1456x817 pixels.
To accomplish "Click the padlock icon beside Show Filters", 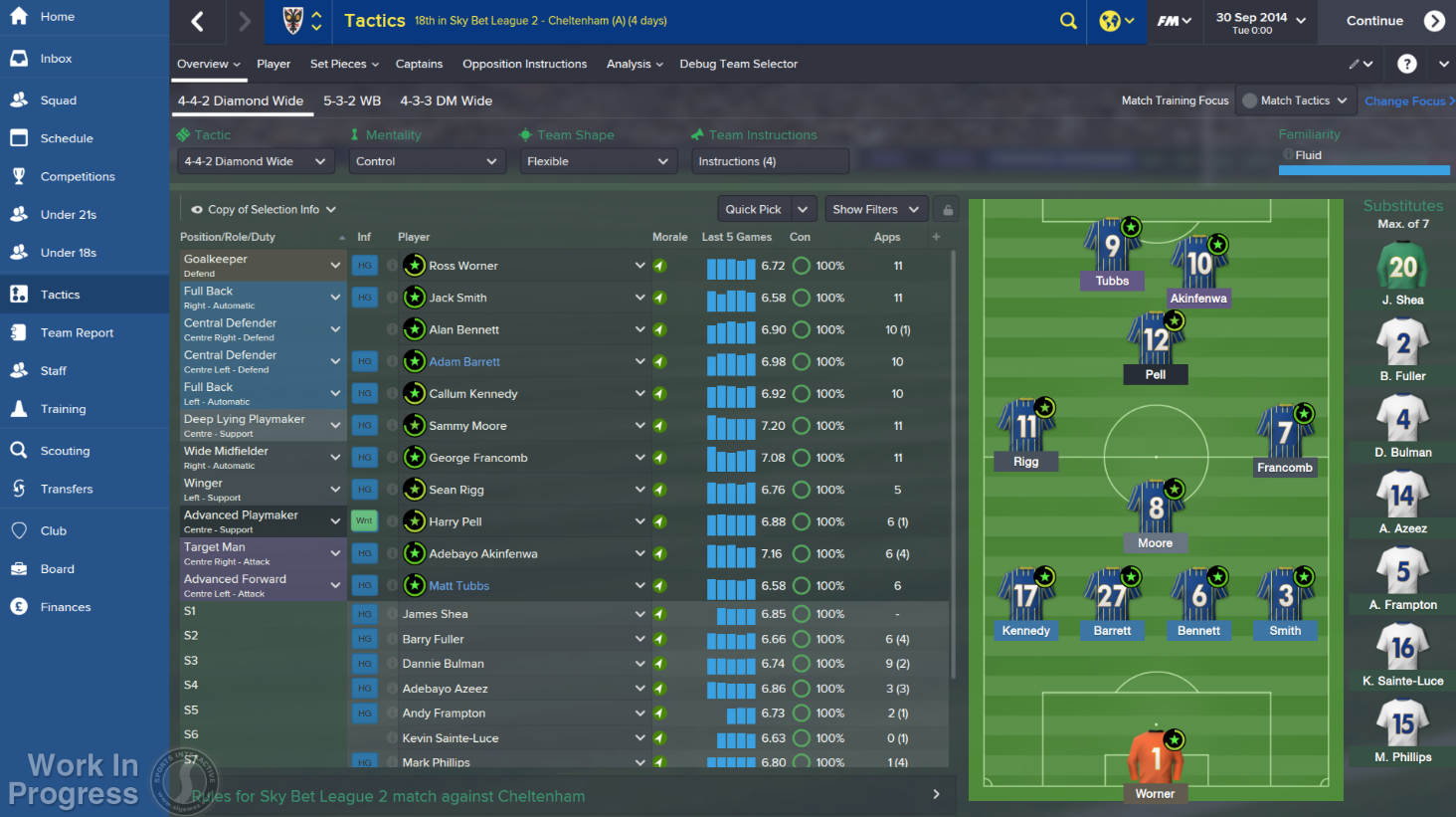I will (x=947, y=209).
